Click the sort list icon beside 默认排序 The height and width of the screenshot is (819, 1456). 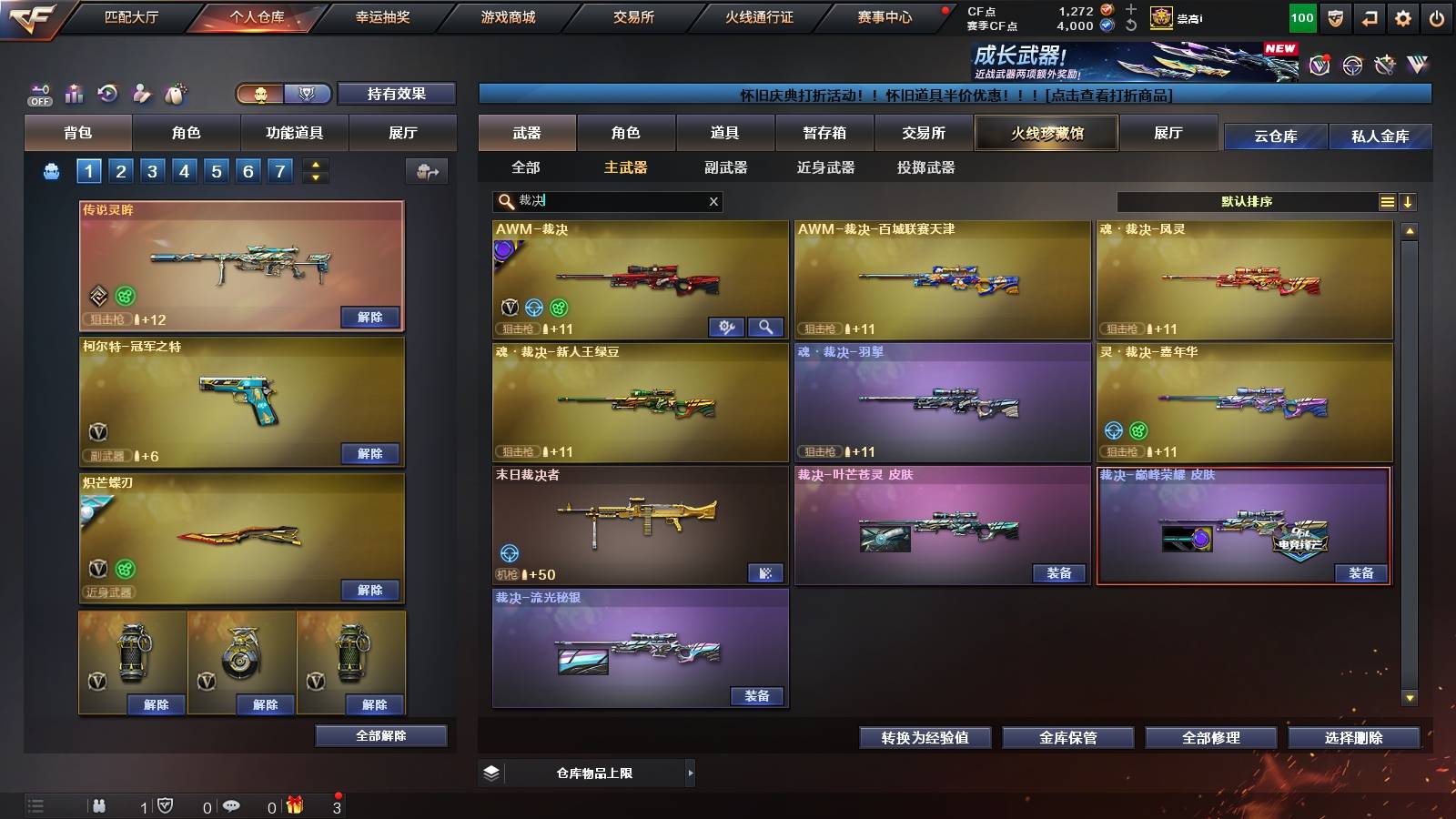pos(1387,201)
